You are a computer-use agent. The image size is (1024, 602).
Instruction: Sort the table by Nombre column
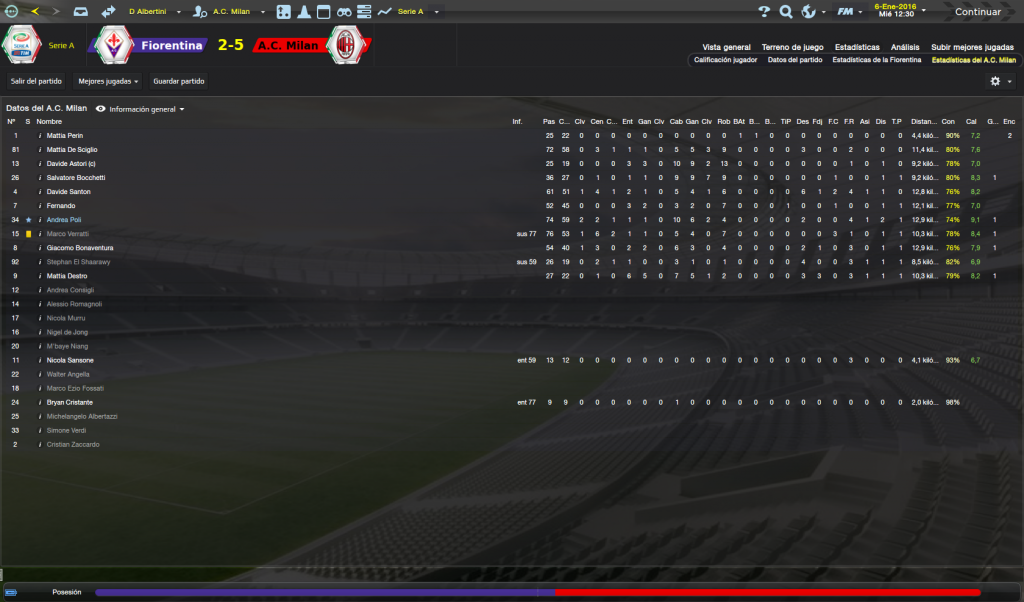(49, 122)
